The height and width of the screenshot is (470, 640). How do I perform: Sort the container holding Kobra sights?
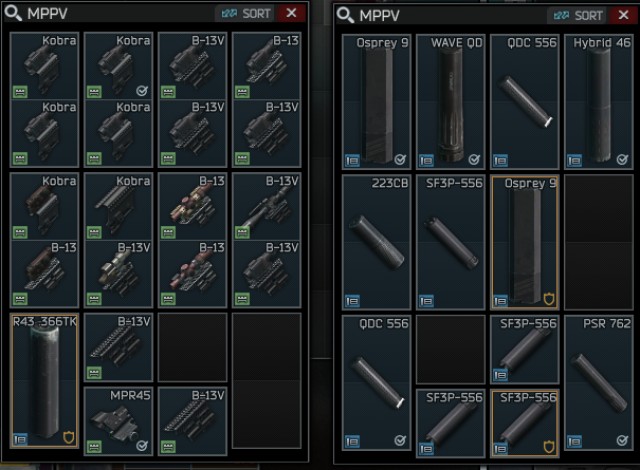click(x=245, y=14)
